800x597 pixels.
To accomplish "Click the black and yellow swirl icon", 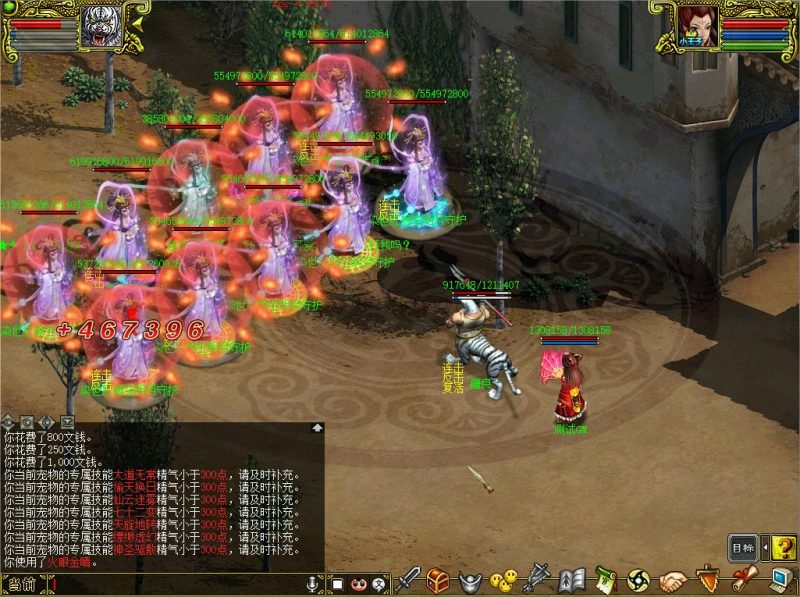I will click(x=639, y=579).
